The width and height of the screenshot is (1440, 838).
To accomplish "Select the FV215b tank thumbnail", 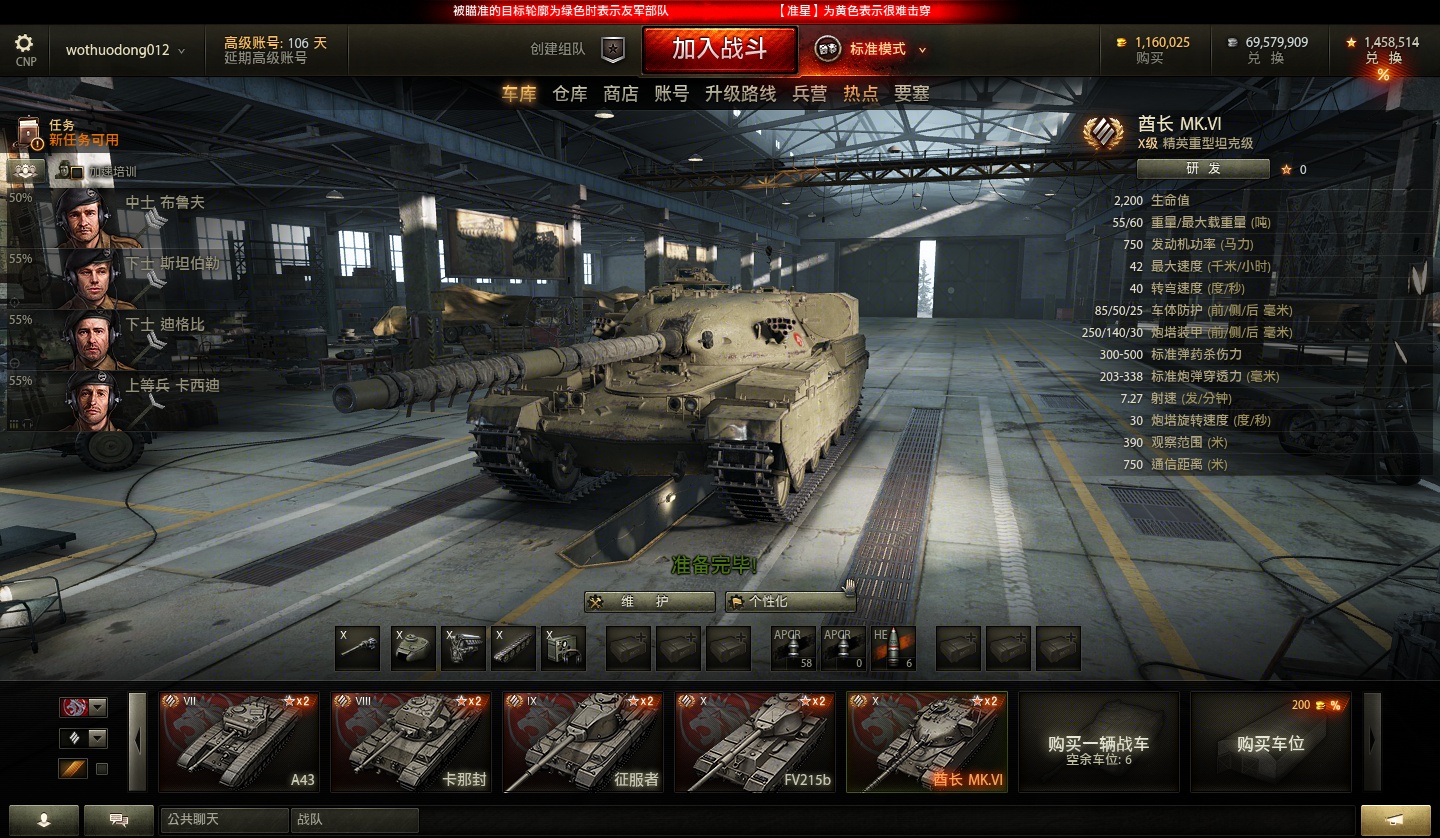I will 755,742.
